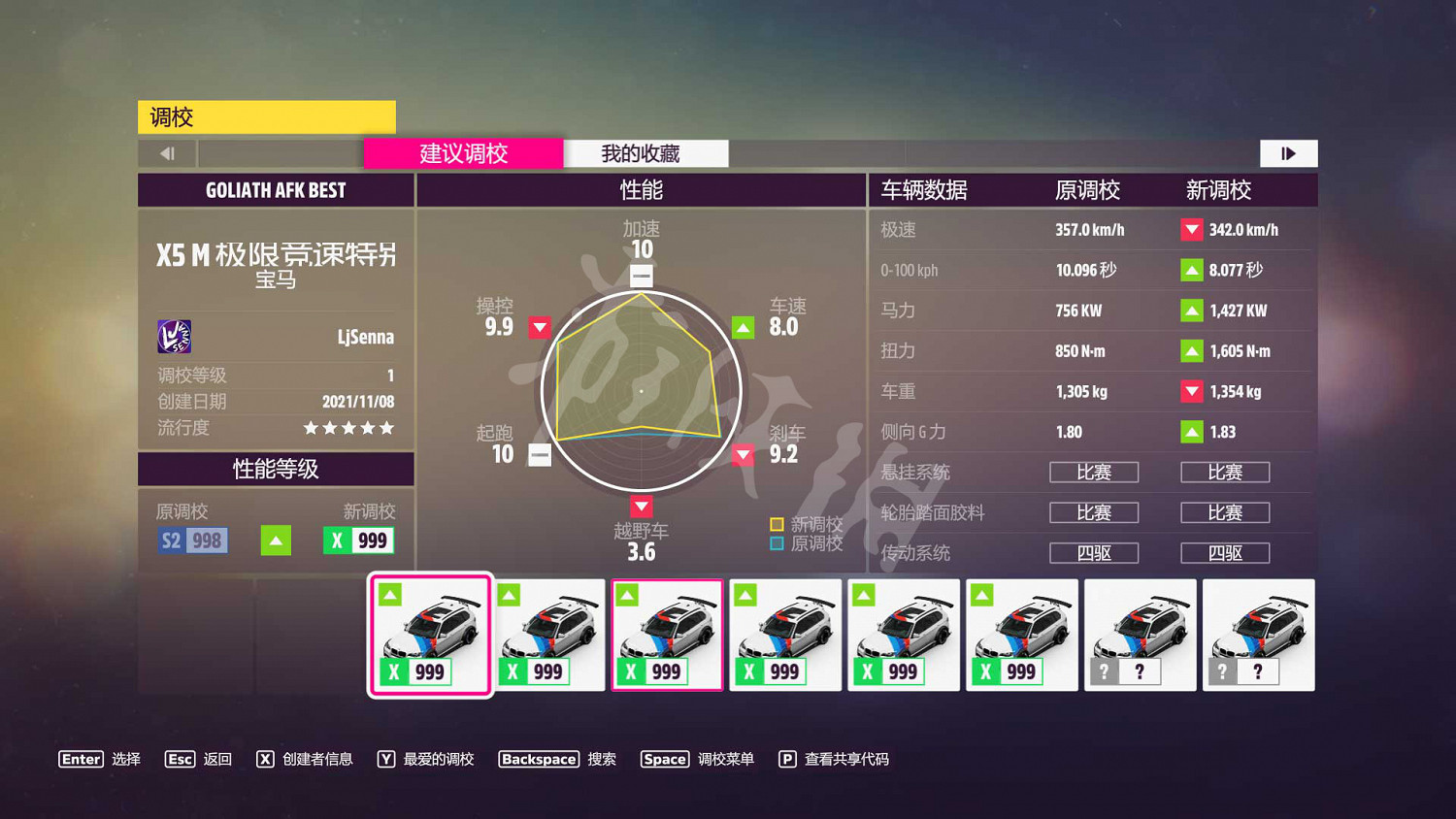Click the red arrow beside the 刹车 9.2 stat
This screenshot has width=1456, height=819.
pos(743,454)
